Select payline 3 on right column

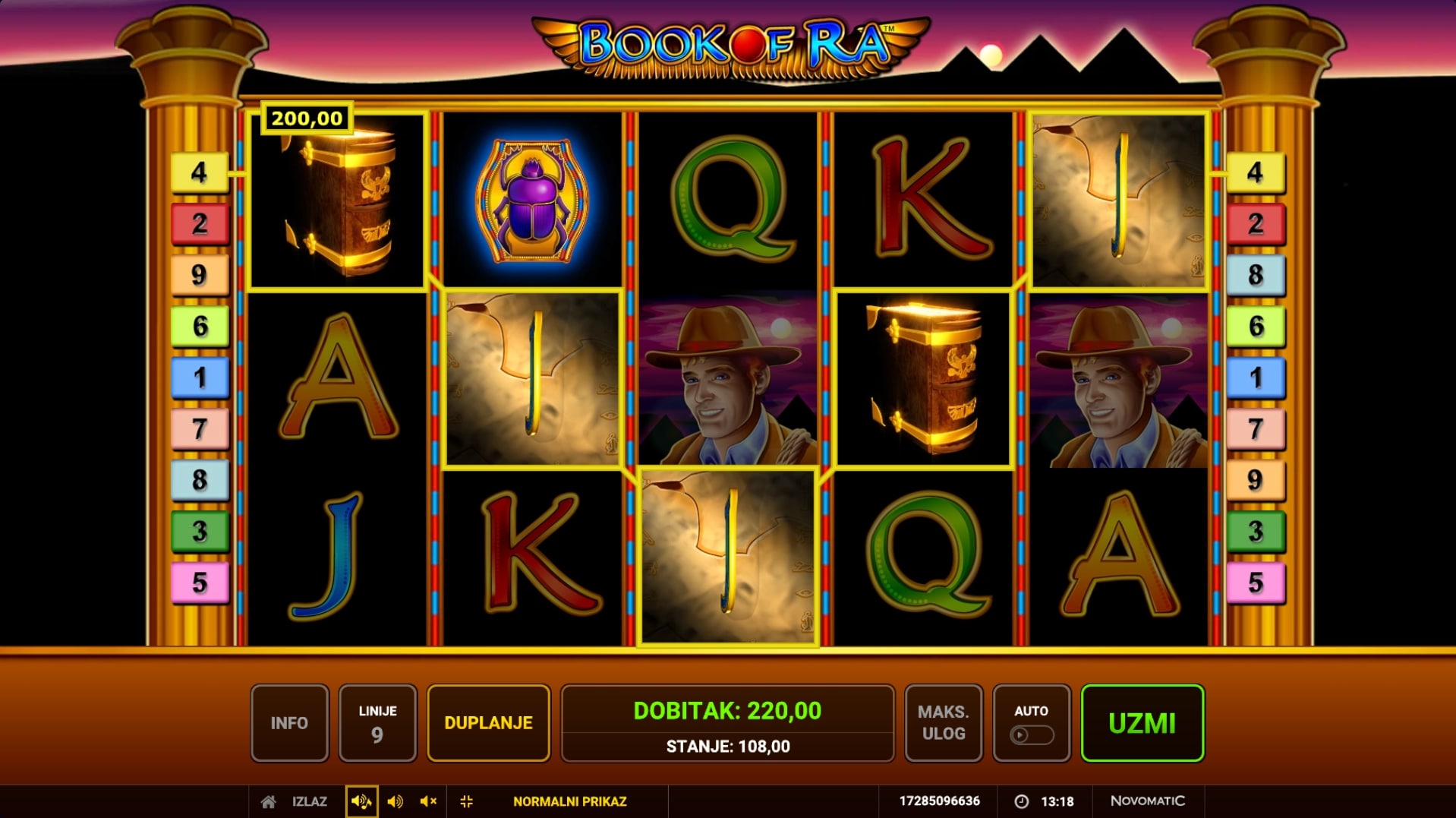[1256, 531]
